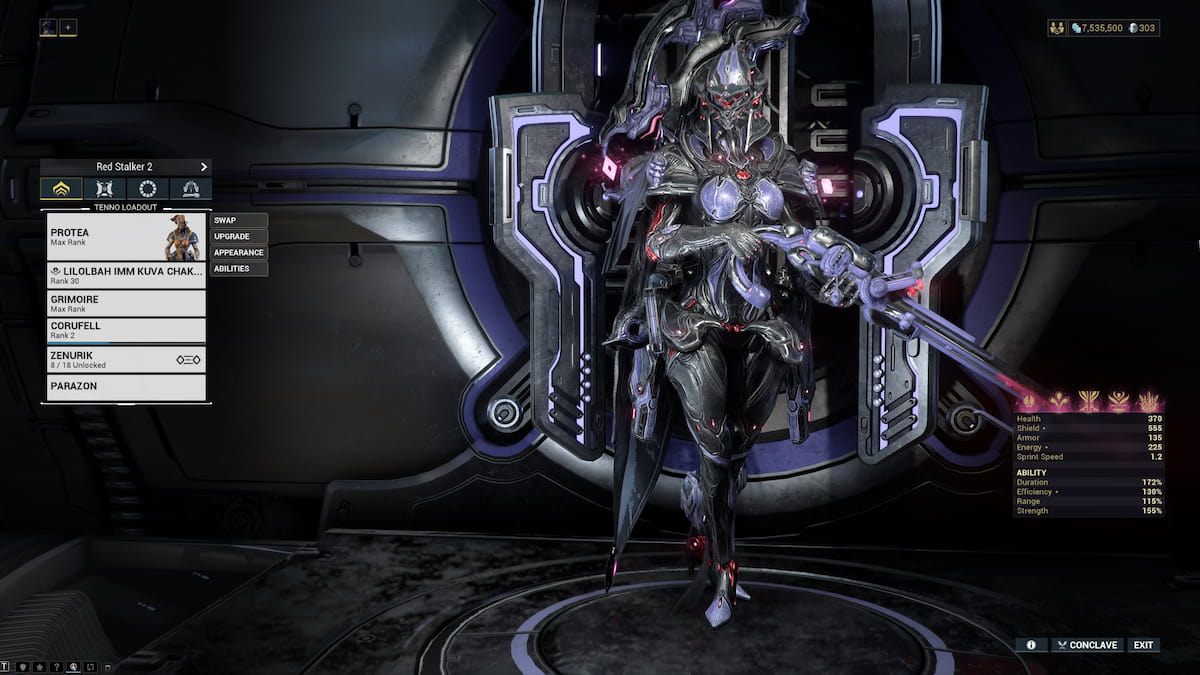
Task: Click the Swap button
Action: [239, 220]
